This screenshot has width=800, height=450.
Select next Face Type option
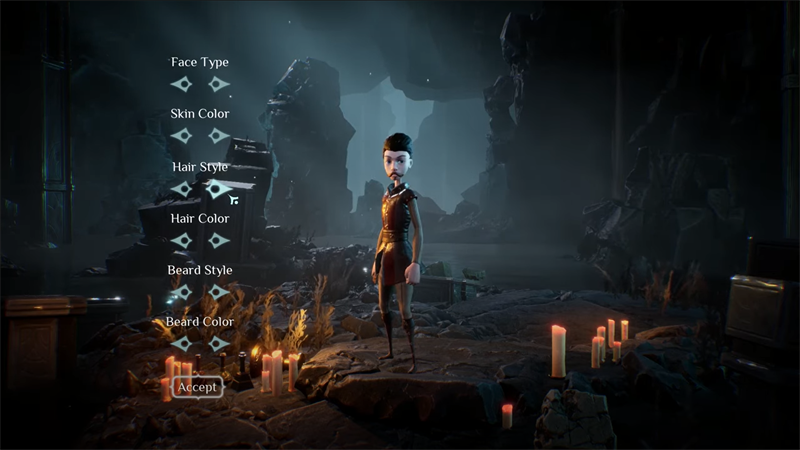219,84
